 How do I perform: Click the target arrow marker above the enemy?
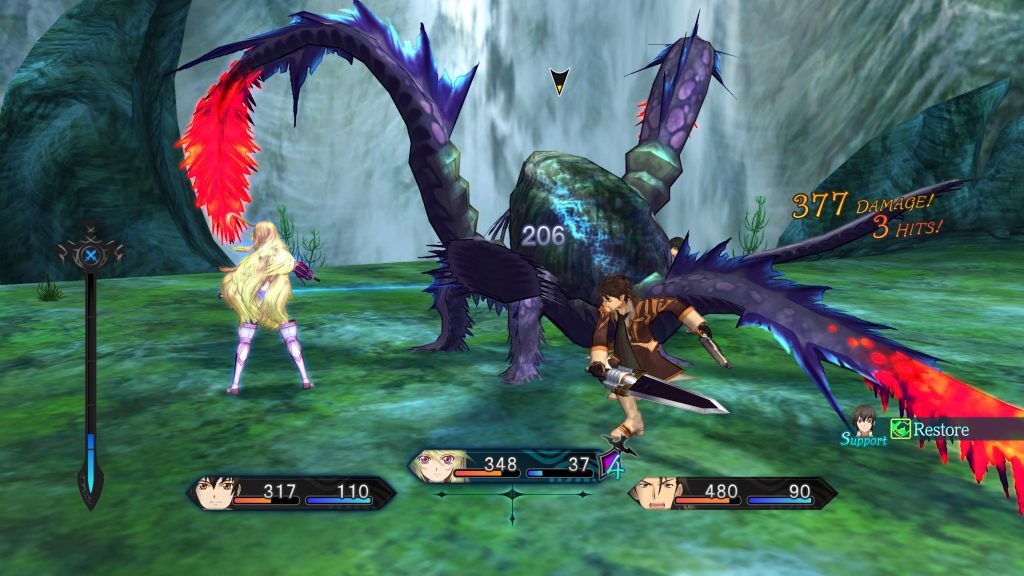point(560,81)
